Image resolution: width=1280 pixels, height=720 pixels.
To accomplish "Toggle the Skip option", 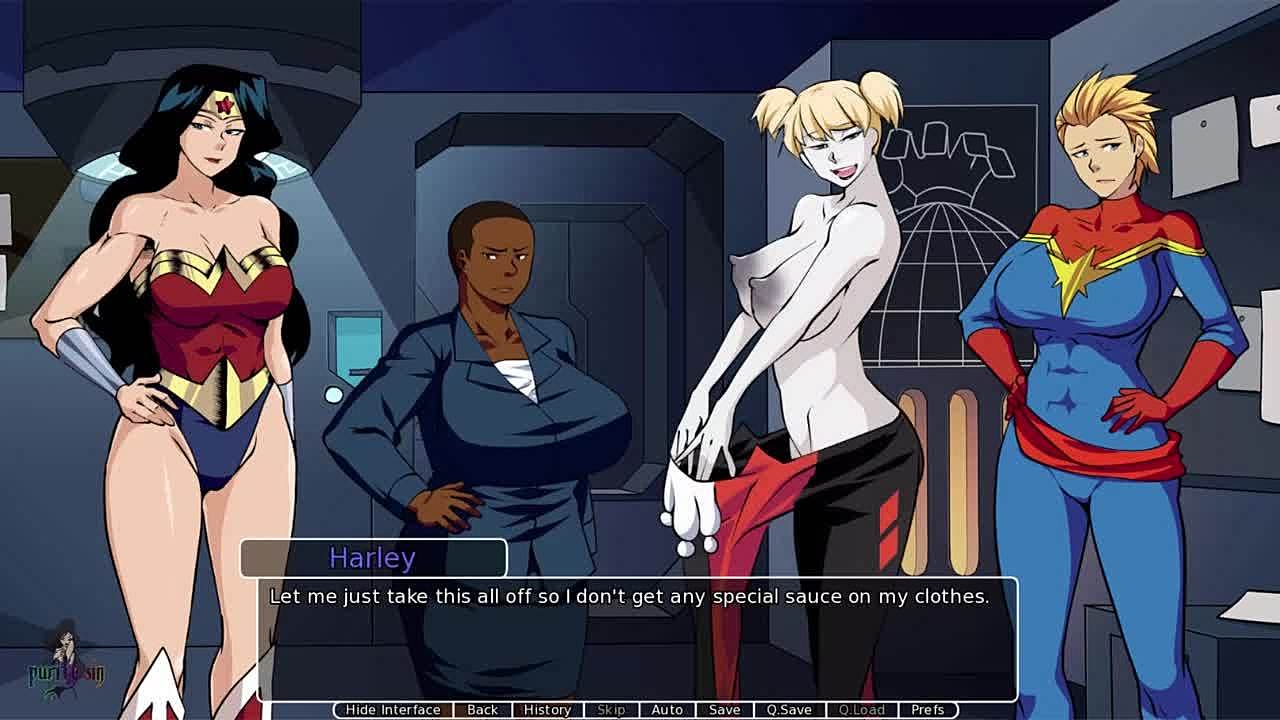I will [x=611, y=710].
